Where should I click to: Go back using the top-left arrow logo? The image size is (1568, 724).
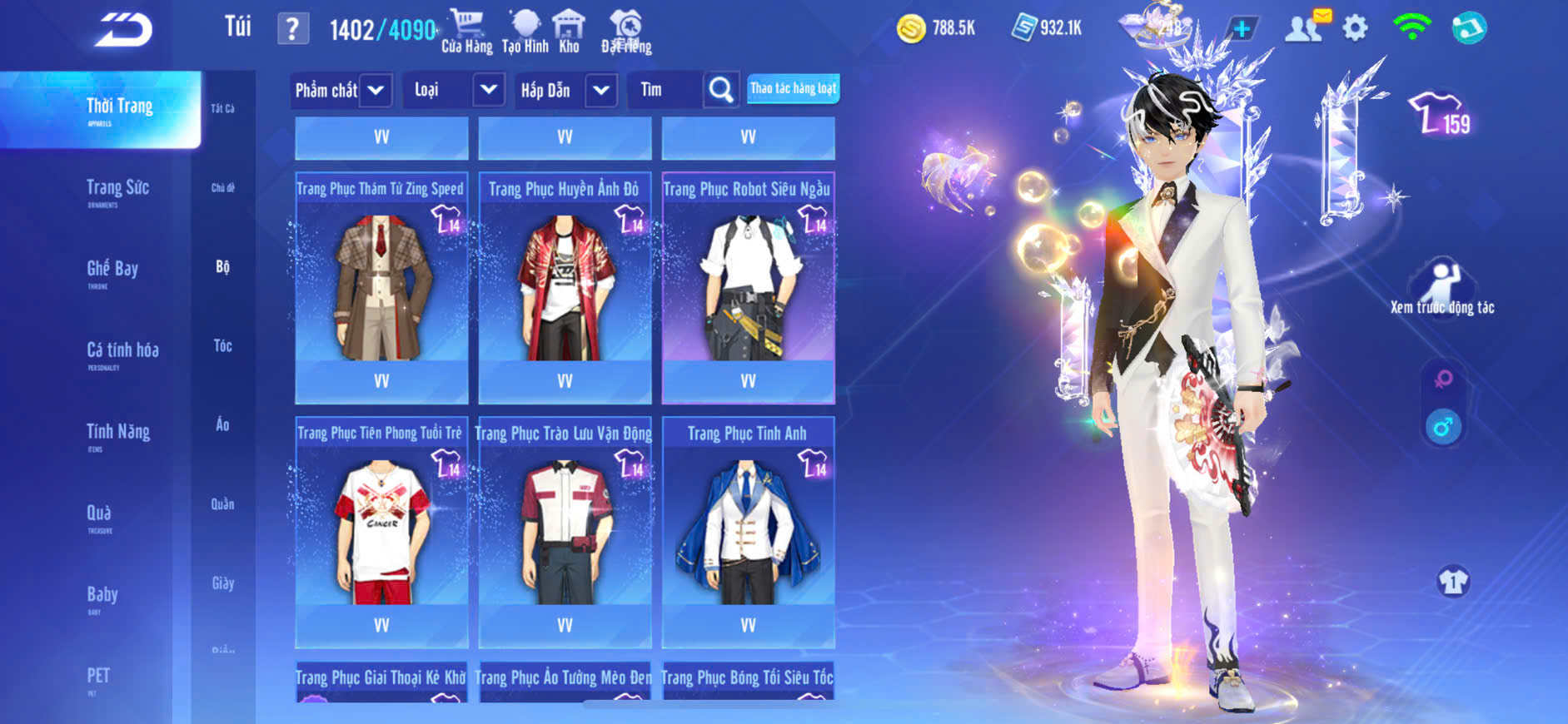coord(123,30)
